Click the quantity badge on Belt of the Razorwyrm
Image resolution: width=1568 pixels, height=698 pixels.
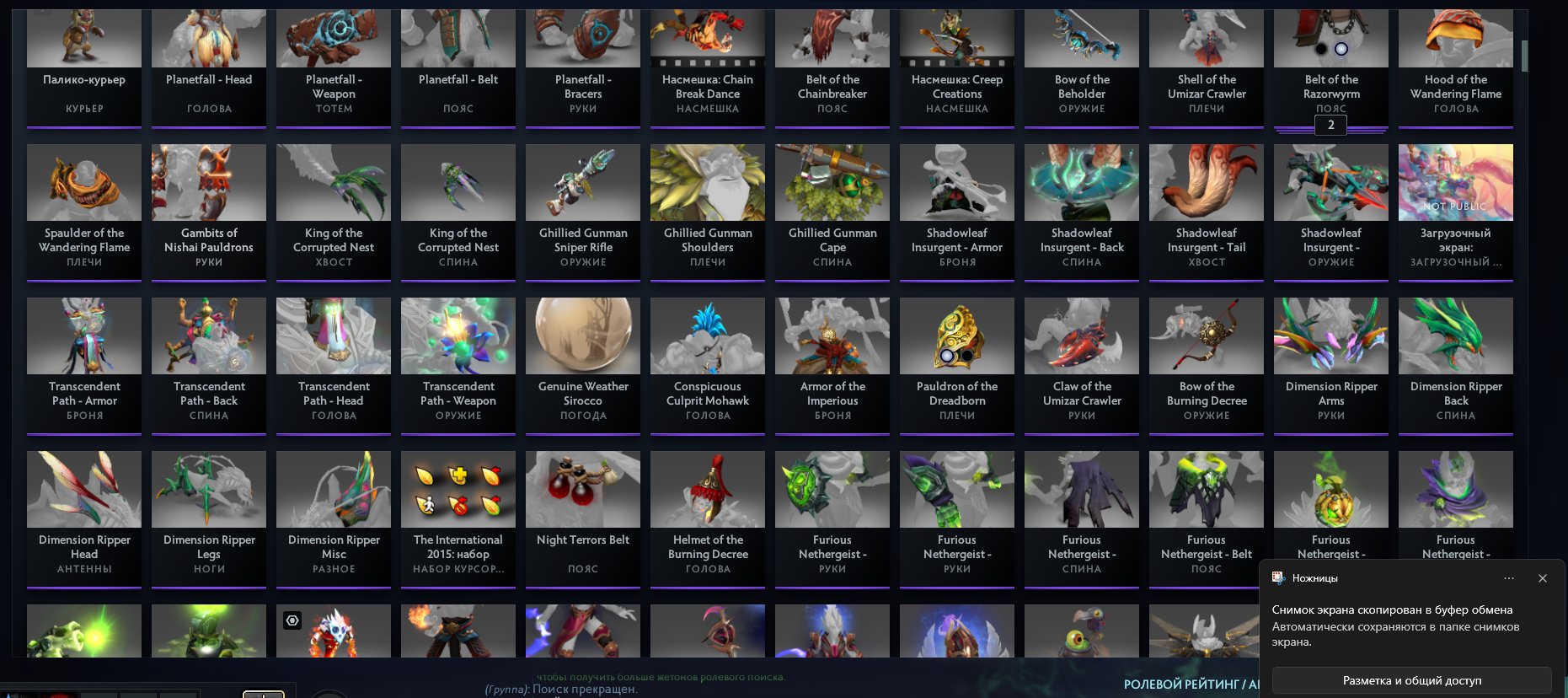[x=1330, y=125]
